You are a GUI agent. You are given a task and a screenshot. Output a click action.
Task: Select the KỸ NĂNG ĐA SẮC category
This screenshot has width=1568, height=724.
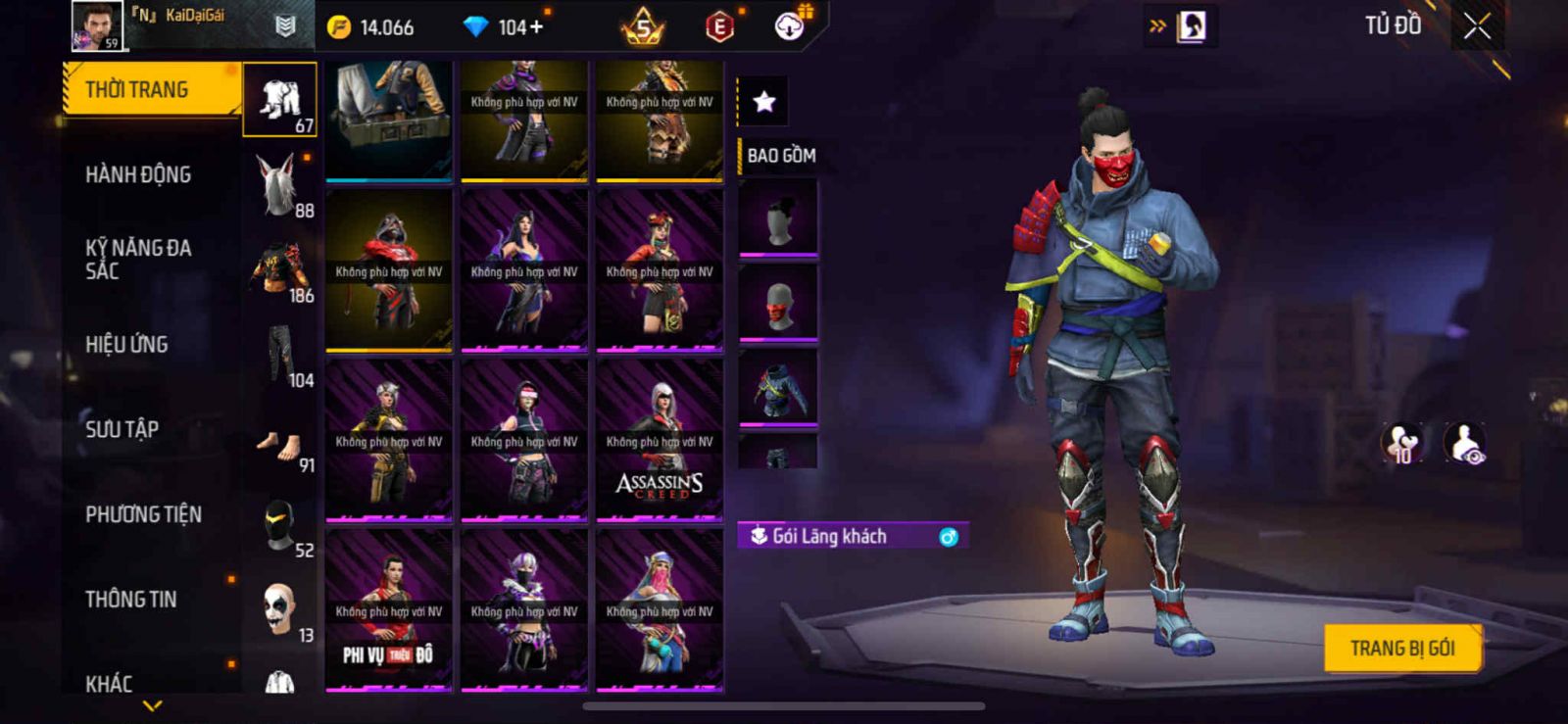click(138, 260)
